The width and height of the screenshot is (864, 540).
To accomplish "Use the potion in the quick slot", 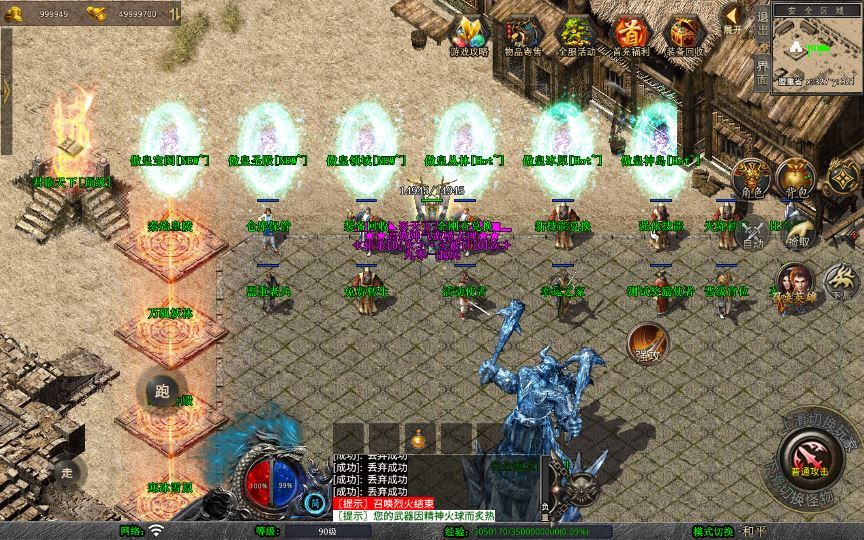I will [419, 438].
